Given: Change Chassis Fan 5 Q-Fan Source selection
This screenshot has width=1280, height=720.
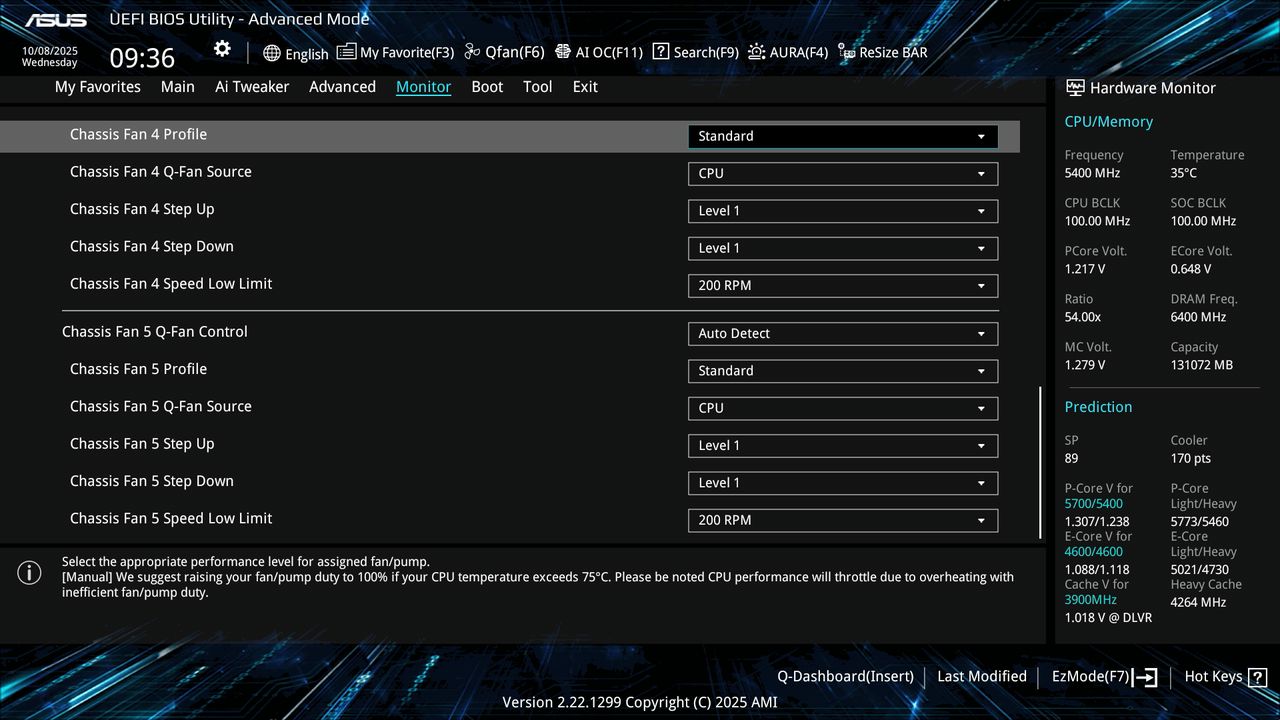Looking at the screenshot, I should point(842,408).
